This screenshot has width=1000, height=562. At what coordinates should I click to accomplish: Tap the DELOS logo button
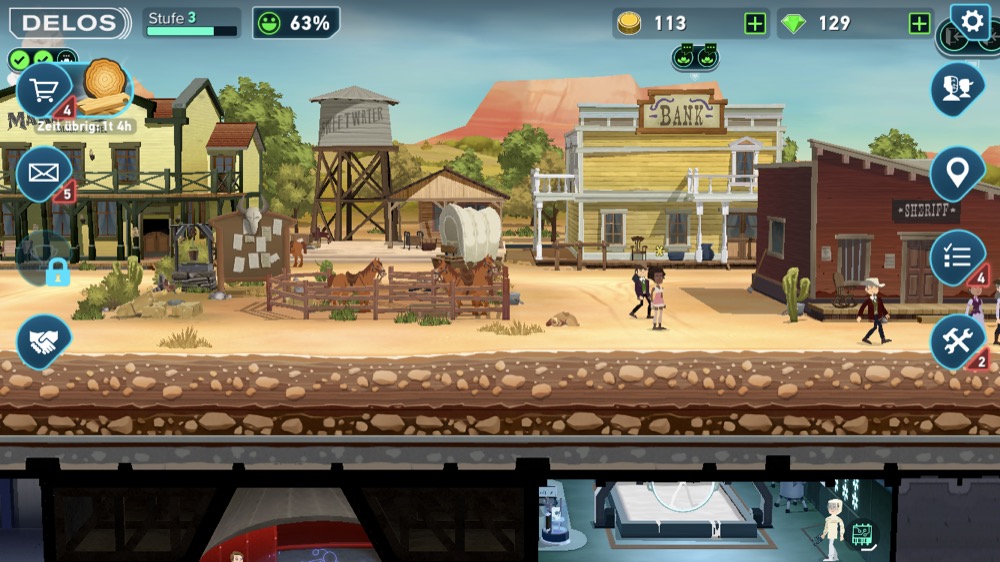tap(70, 23)
